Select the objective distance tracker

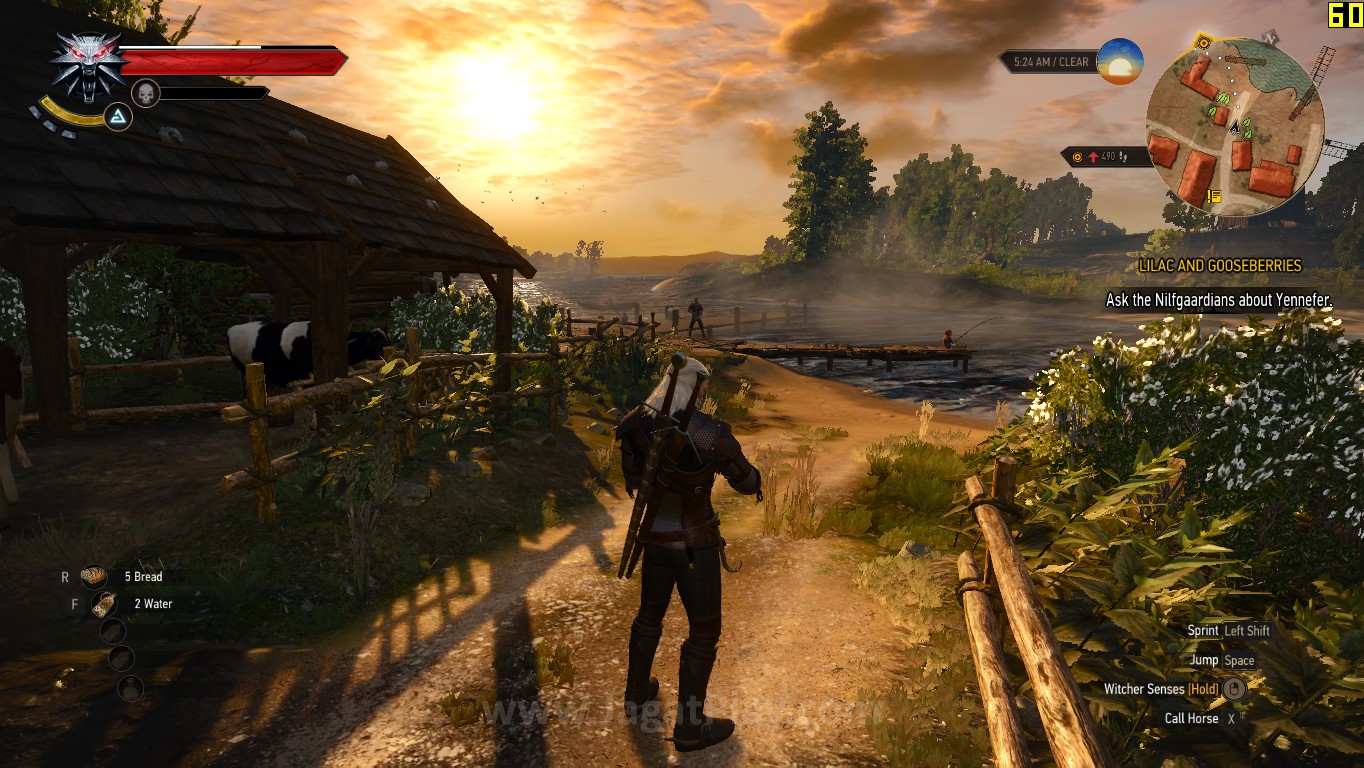click(x=1105, y=157)
